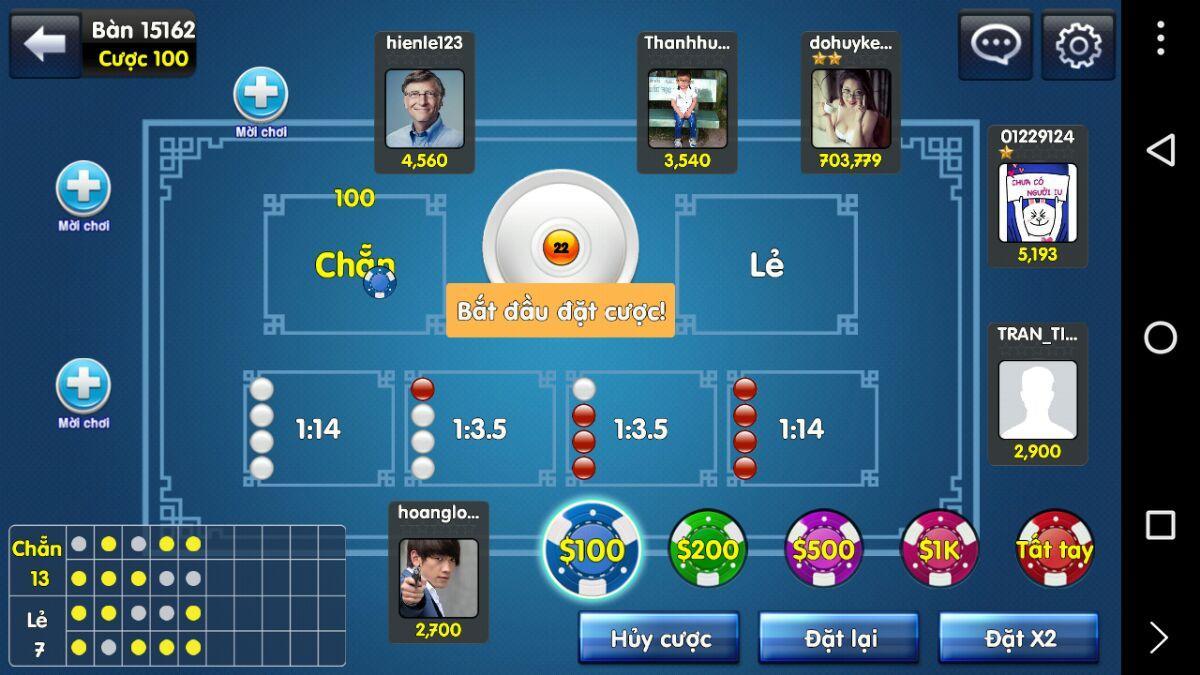View hienle123's player profile
The image size is (1200, 675).
[425, 108]
